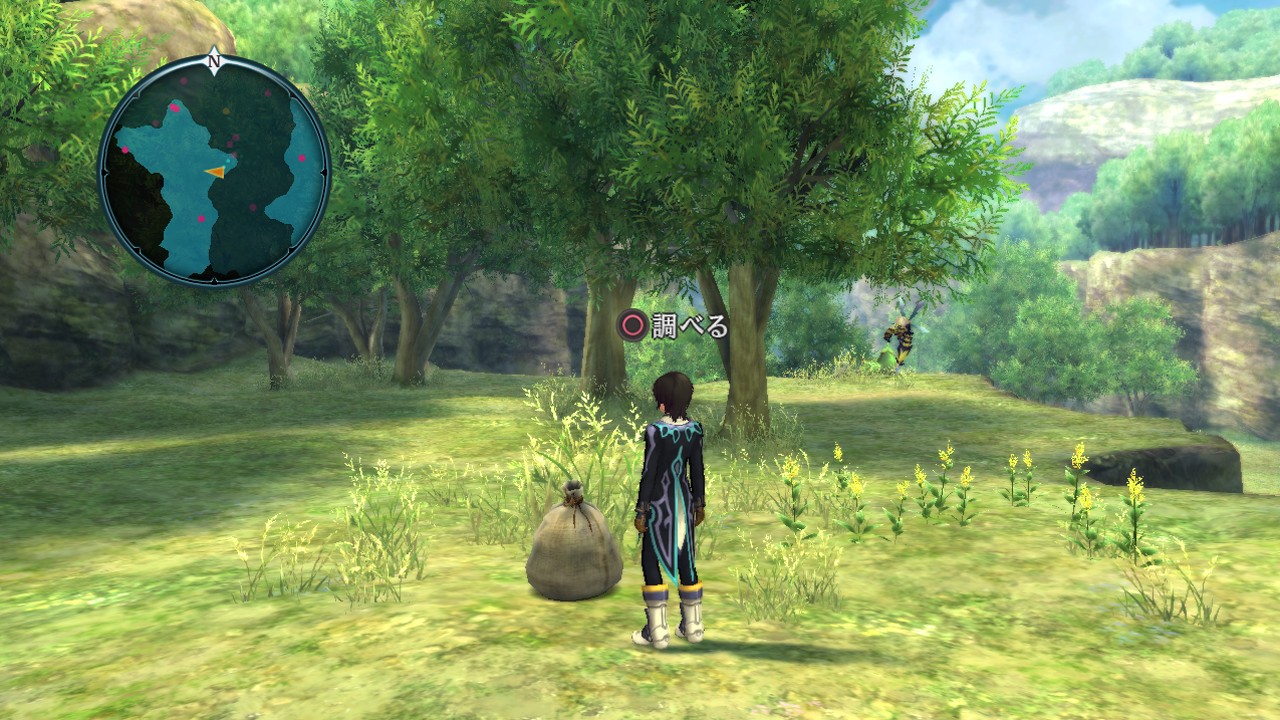Viewport: 1280px width, 720px height.
Task: Click the pink dot on the minimap's left side
Action: (125, 148)
